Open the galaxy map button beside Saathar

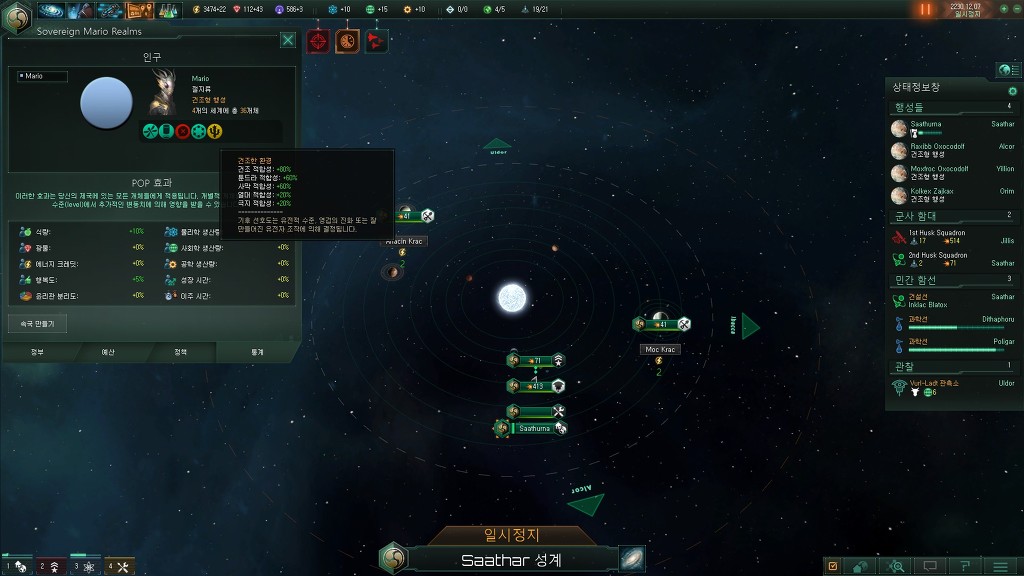tap(632, 558)
